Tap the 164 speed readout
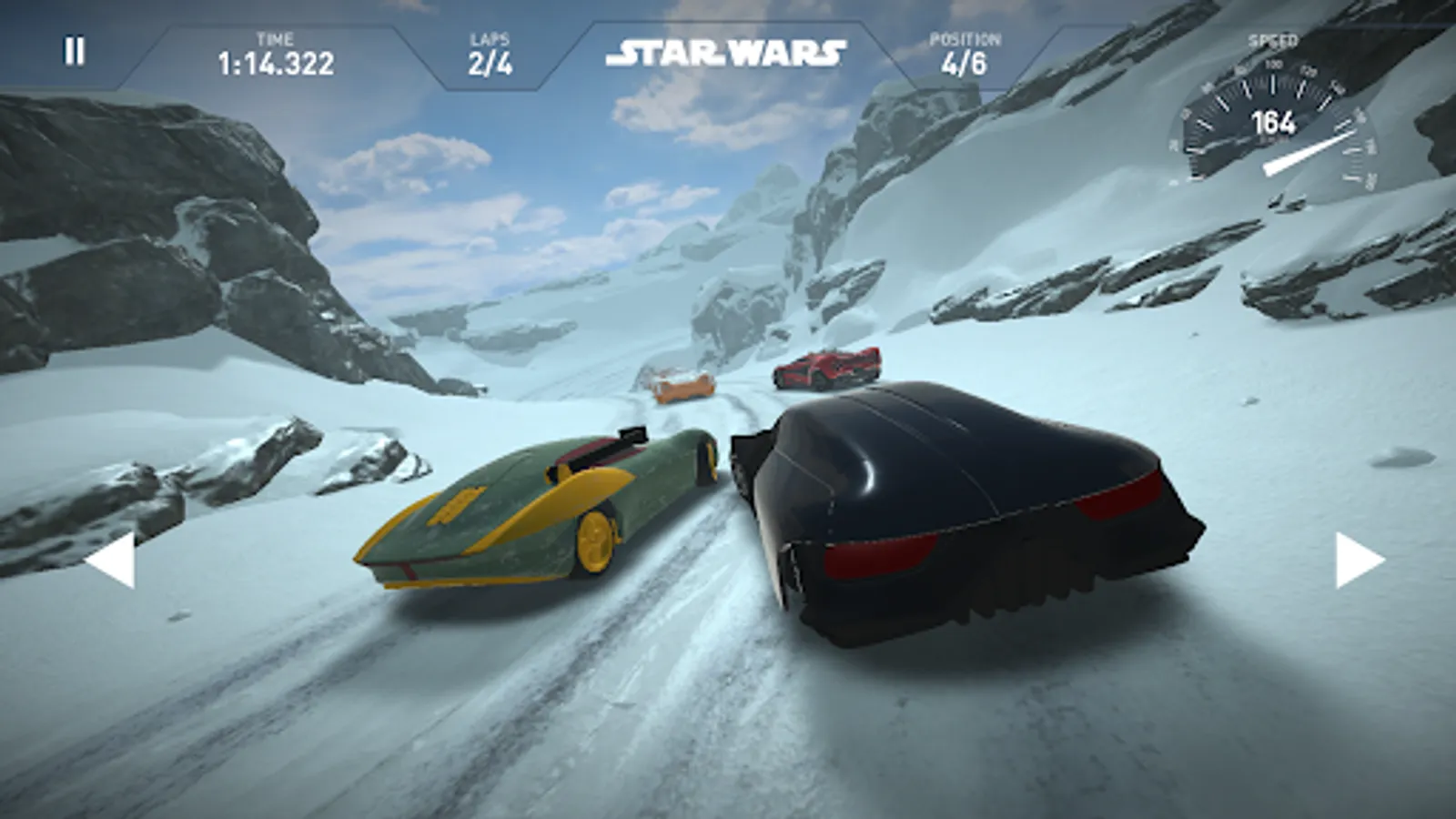This screenshot has height=819, width=1456. [1274, 120]
